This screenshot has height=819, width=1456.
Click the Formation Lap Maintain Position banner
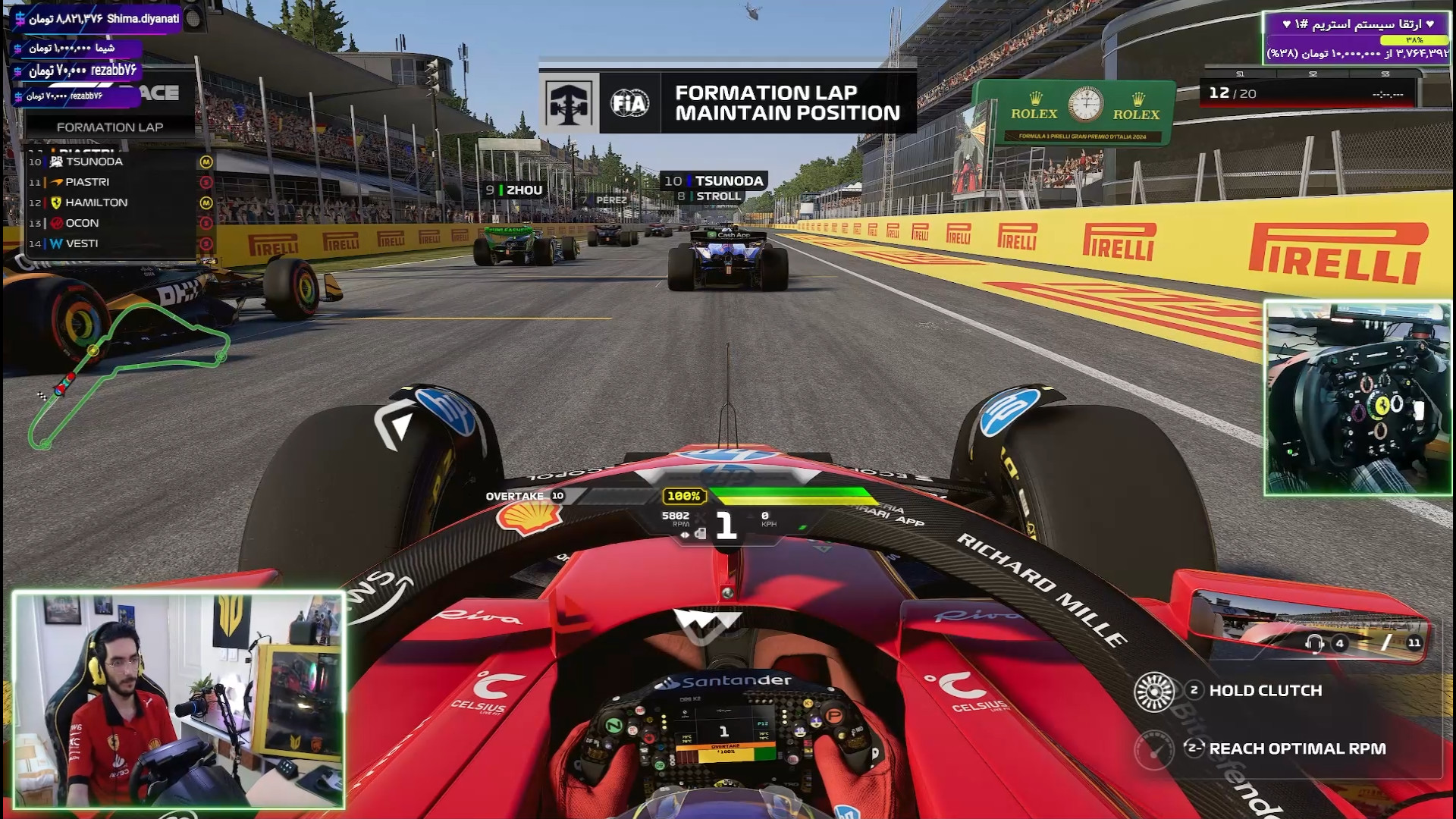tap(726, 103)
